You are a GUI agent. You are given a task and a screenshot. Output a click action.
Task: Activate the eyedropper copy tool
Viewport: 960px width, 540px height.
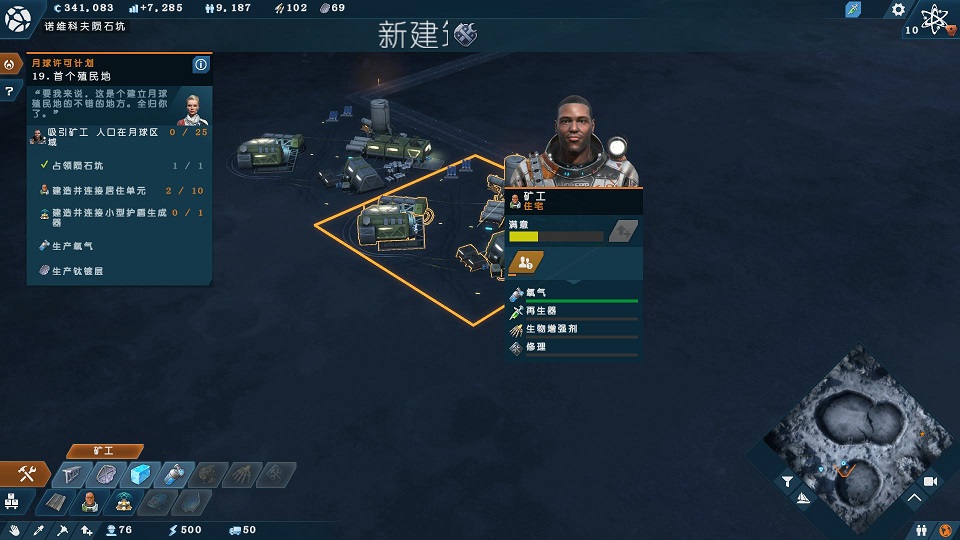point(40,530)
